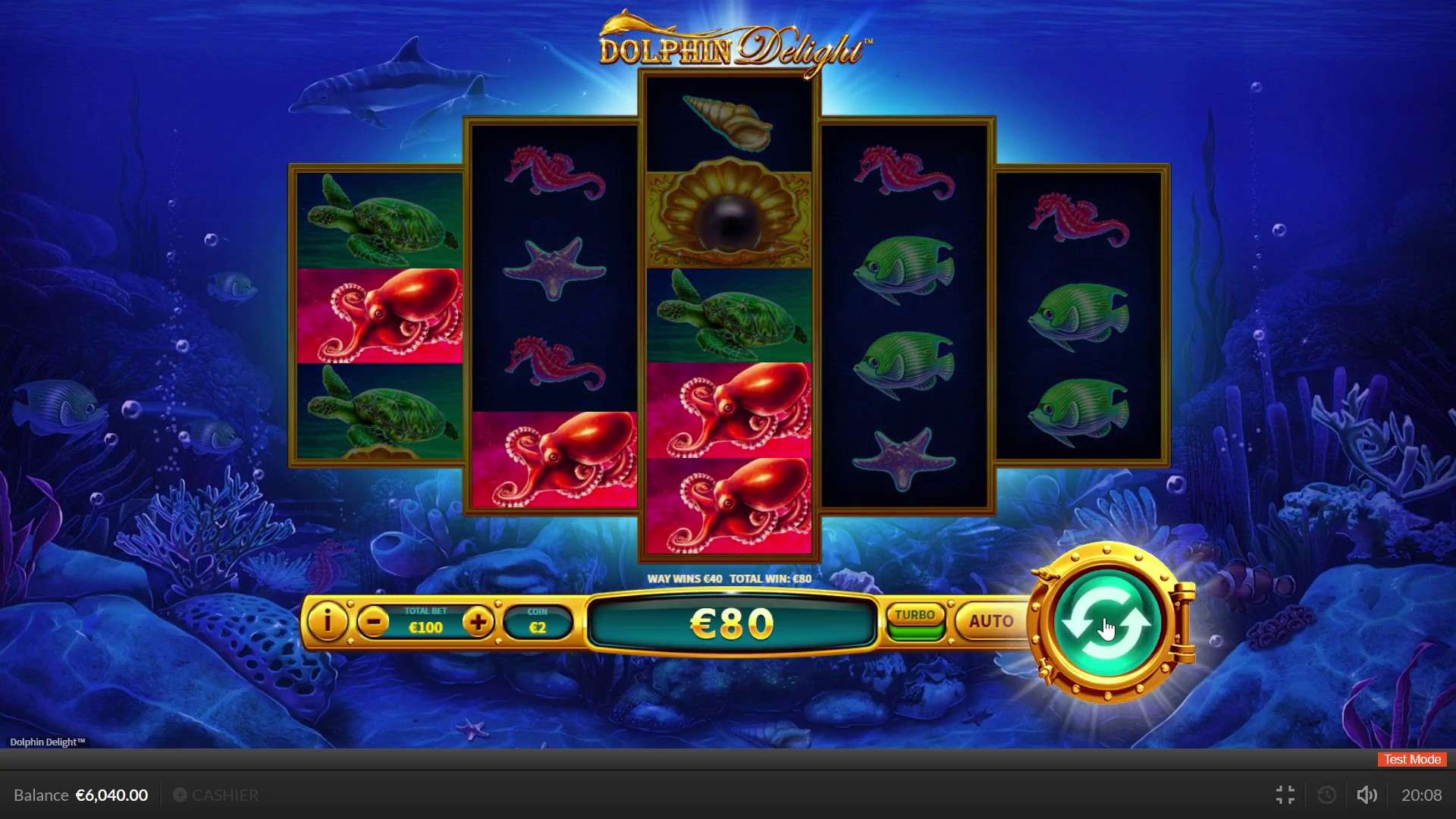Image resolution: width=1456 pixels, height=819 pixels.
Task: Click the €80 total win display
Action: click(x=730, y=622)
